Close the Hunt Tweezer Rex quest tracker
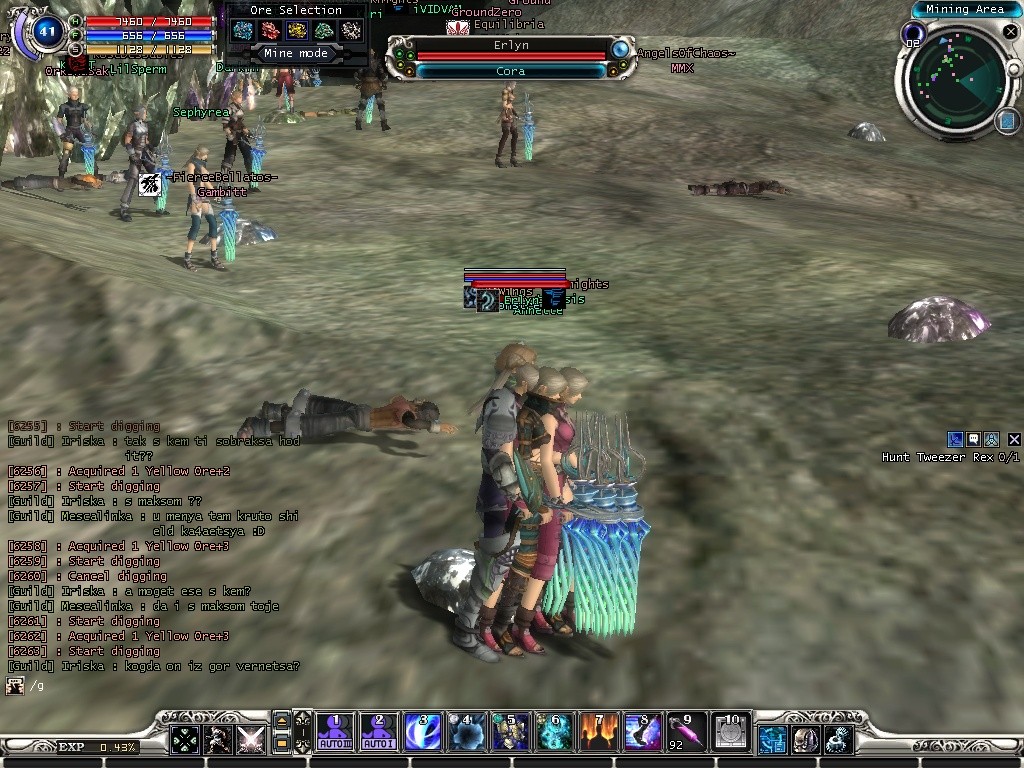Viewport: 1024px width, 768px height. 1014,439
